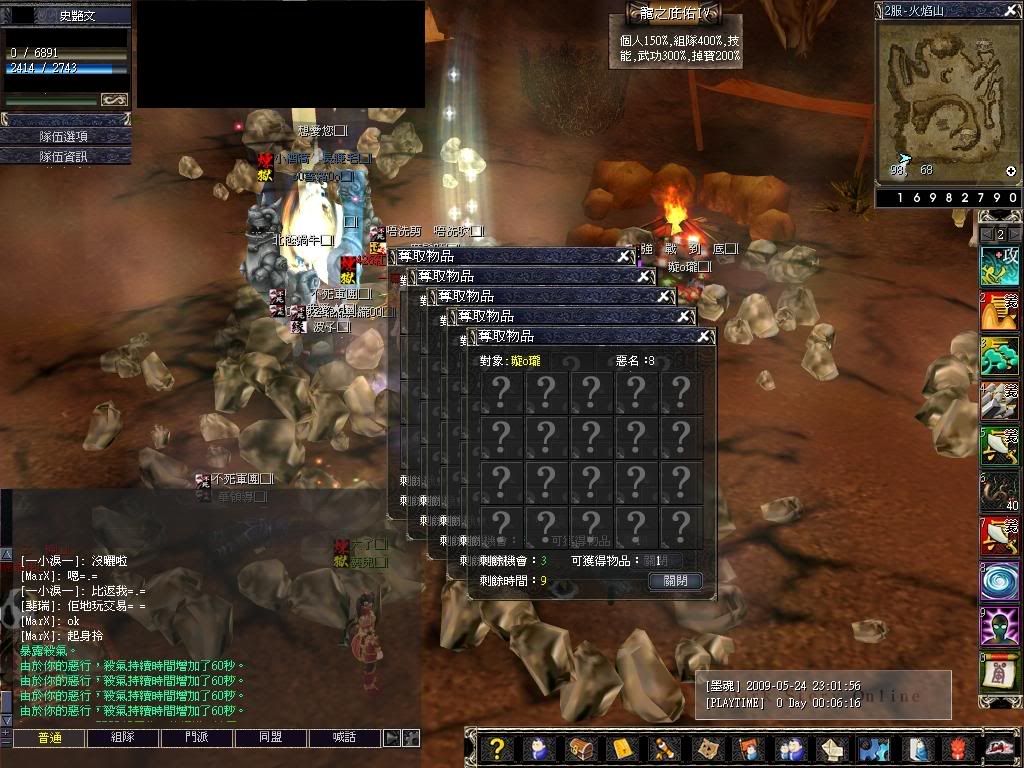Choose the 喊話 shout channel tab
This screenshot has height=768, width=1024.
[345, 738]
